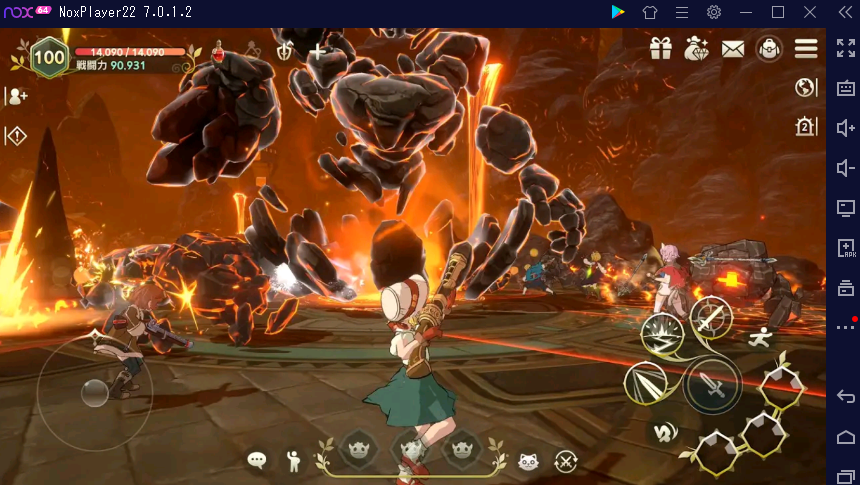
Task: Open the globe world map icon
Action: [x=806, y=88]
